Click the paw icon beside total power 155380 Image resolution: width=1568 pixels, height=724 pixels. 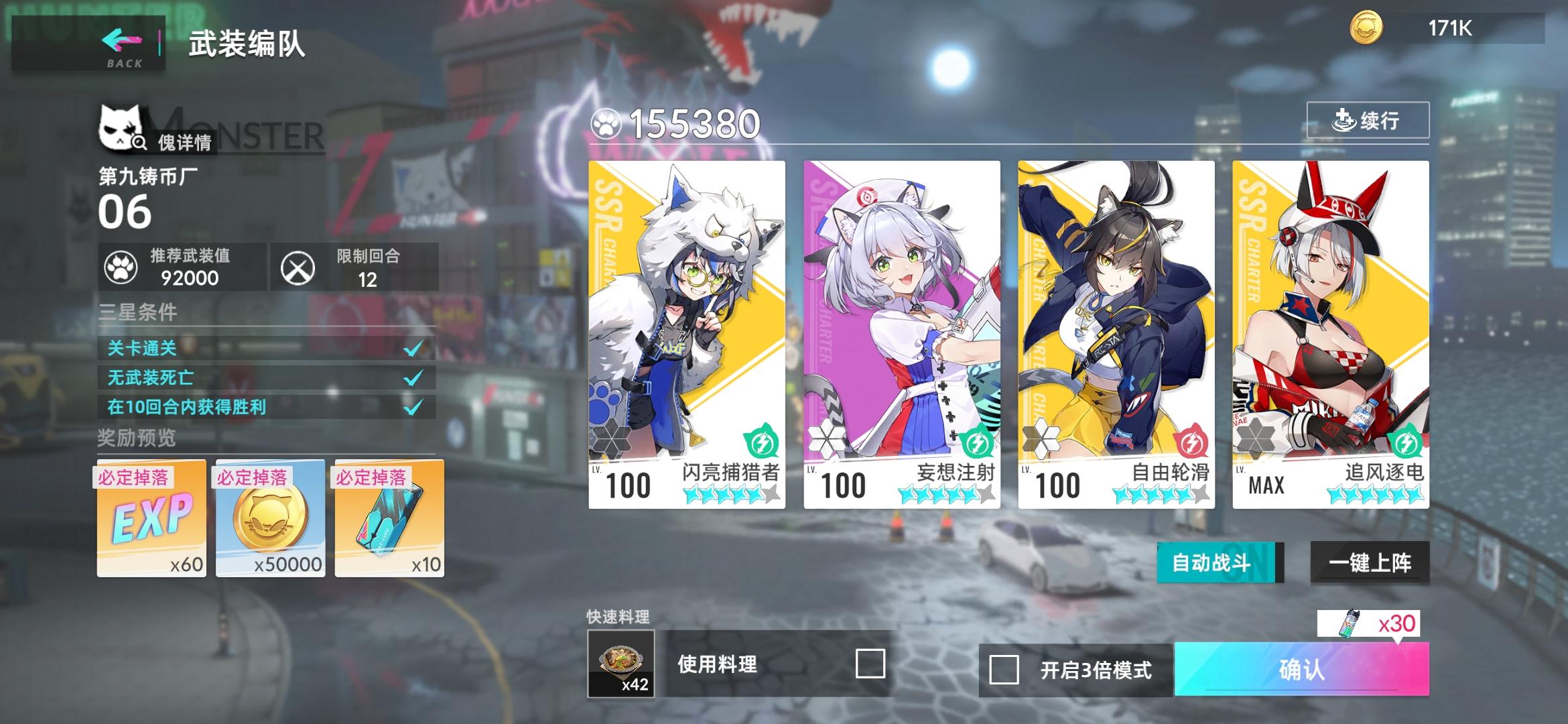coord(606,123)
